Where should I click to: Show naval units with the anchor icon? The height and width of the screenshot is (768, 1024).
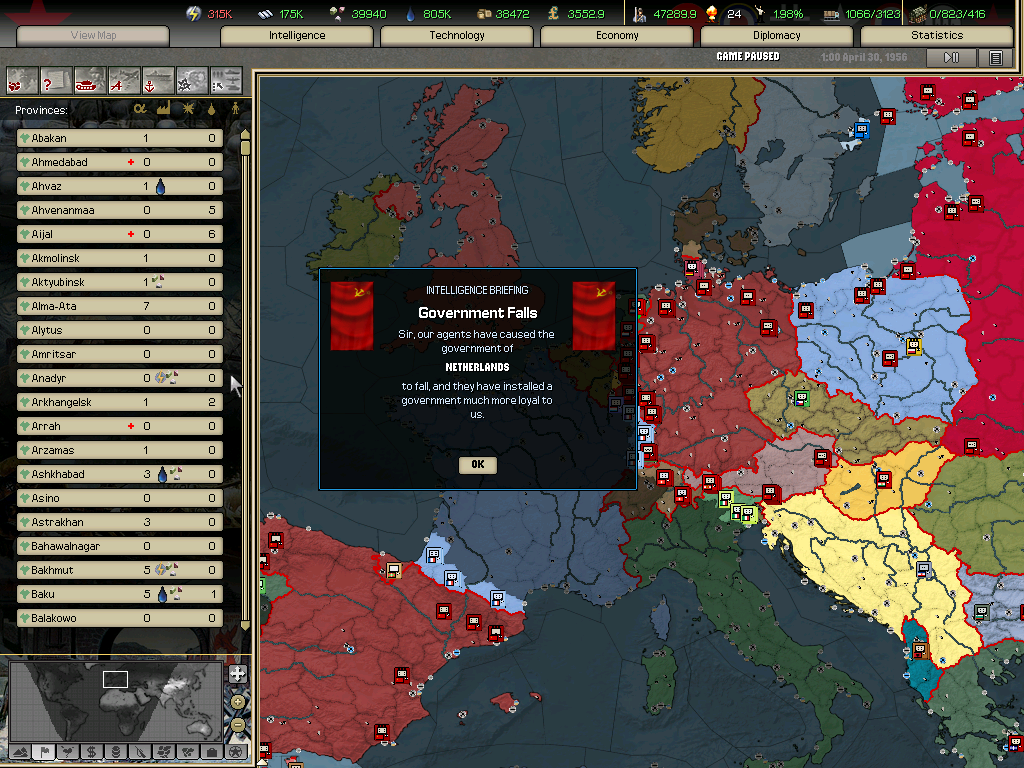click(x=158, y=78)
